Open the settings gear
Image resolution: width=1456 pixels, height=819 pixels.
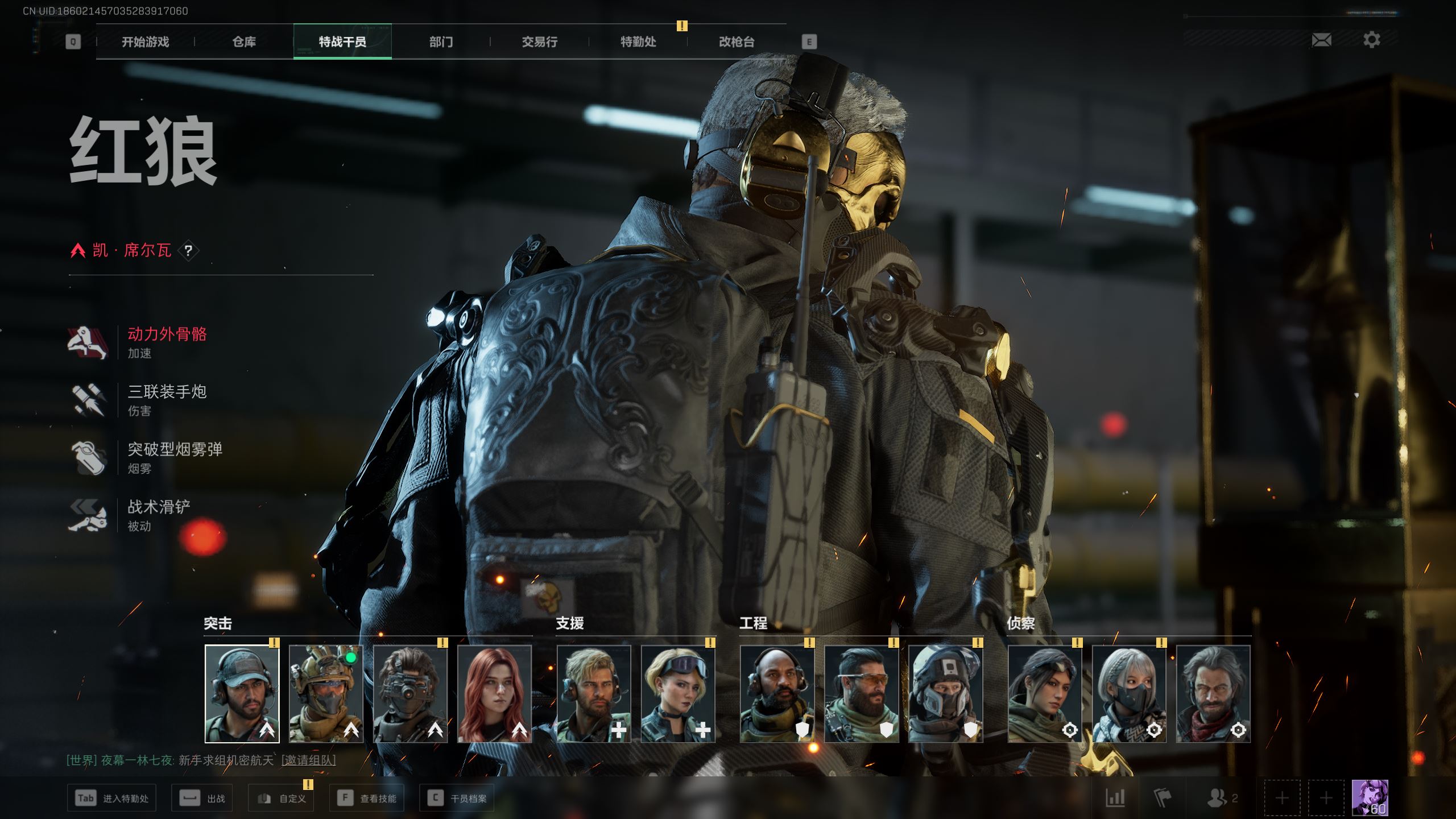1371,40
